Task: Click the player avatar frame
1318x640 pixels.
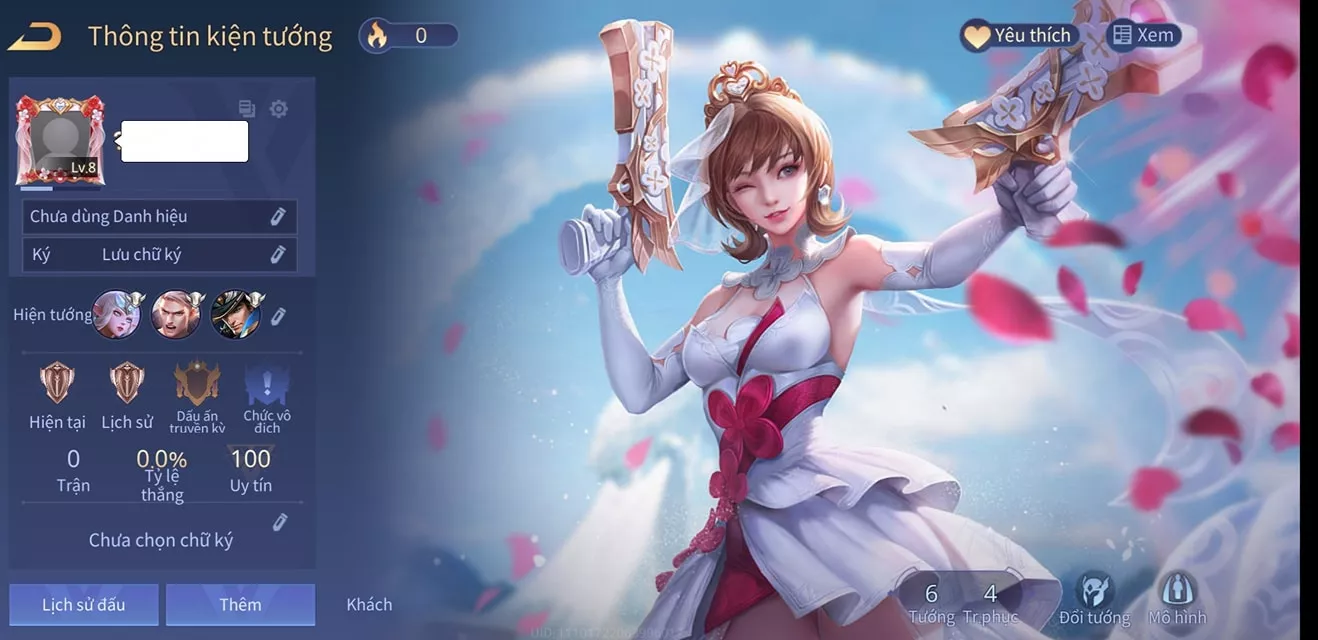Action: (x=60, y=140)
